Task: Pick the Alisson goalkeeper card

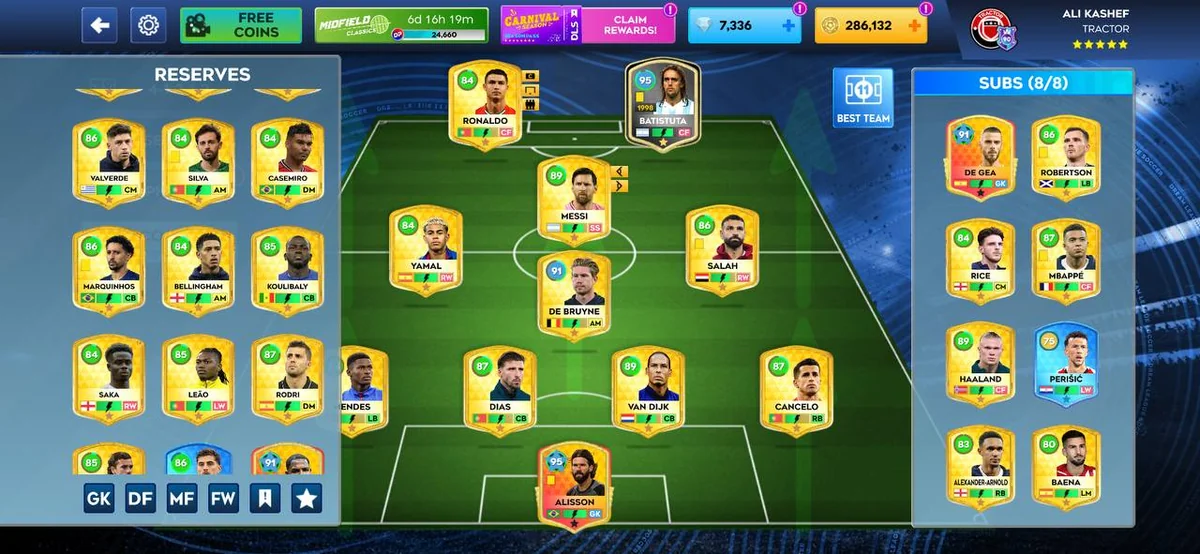Action: [x=574, y=484]
